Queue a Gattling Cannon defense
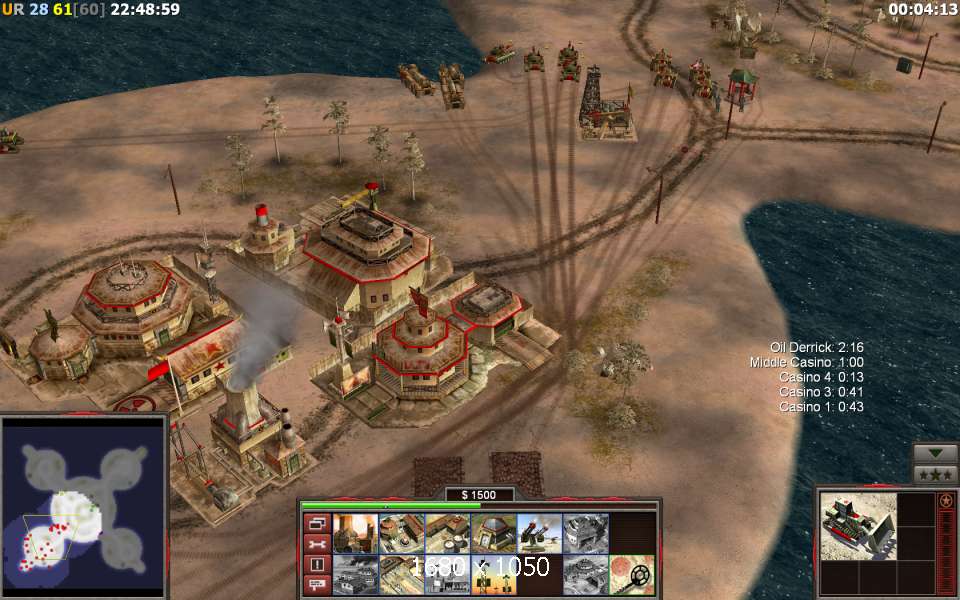 click(x=539, y=534)
